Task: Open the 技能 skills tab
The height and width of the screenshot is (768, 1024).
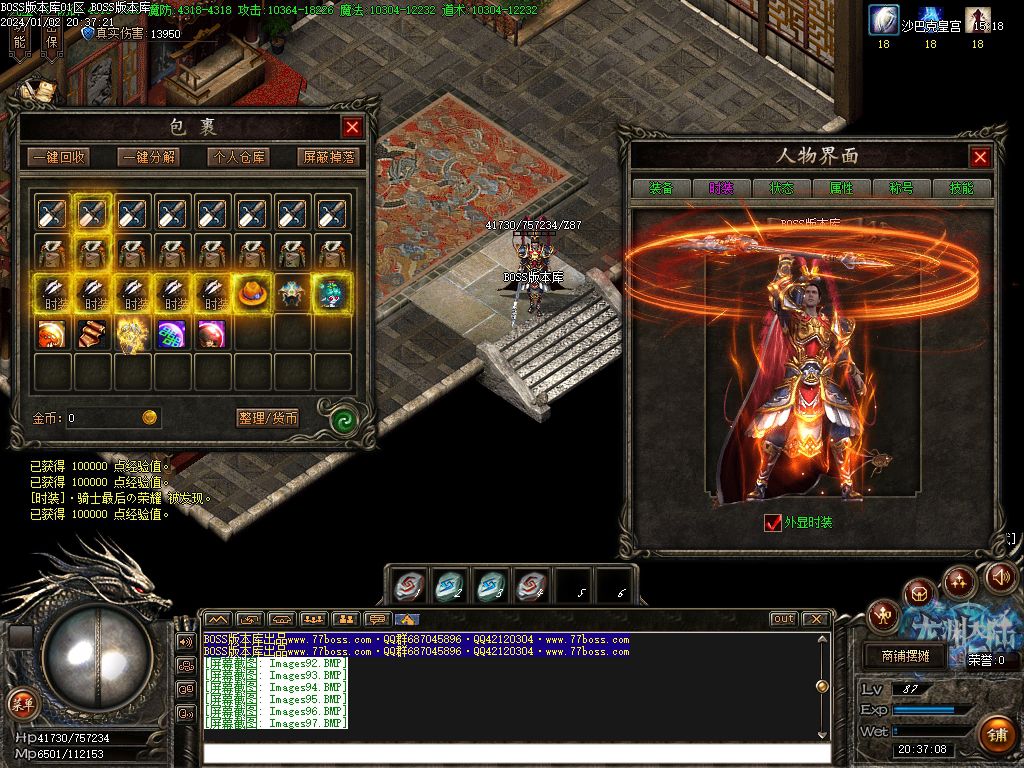Action: (961, 188)
